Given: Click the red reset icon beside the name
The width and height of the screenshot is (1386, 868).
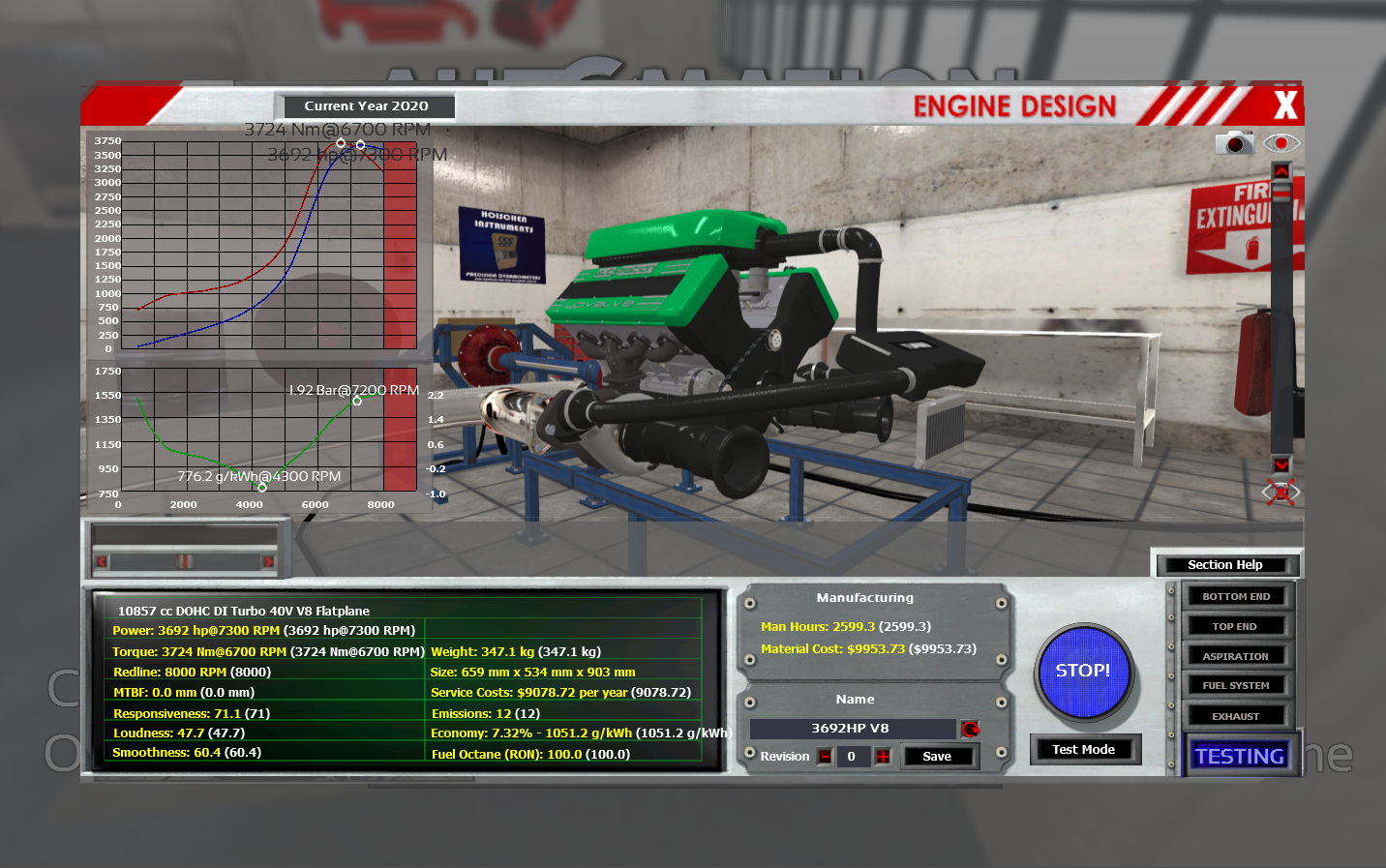Looking at the screenshot, I should (x=970, y=729).
